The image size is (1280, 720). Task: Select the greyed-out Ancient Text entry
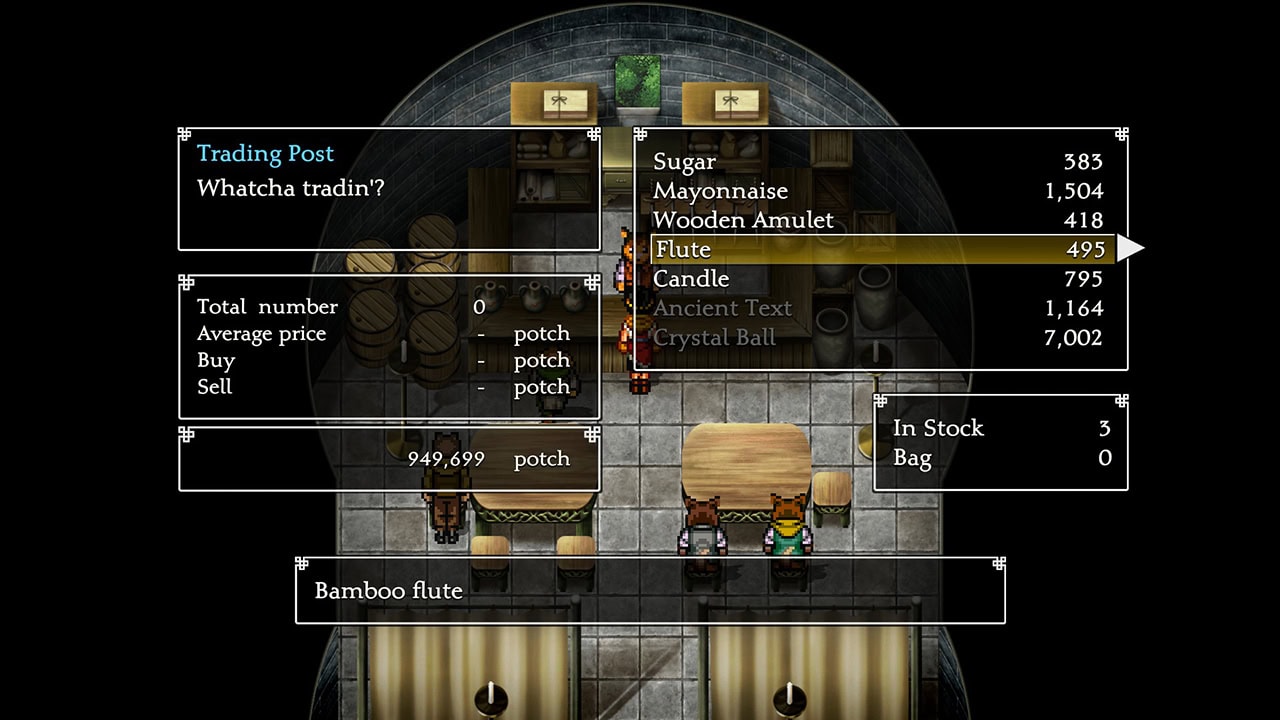coord(722,308)
